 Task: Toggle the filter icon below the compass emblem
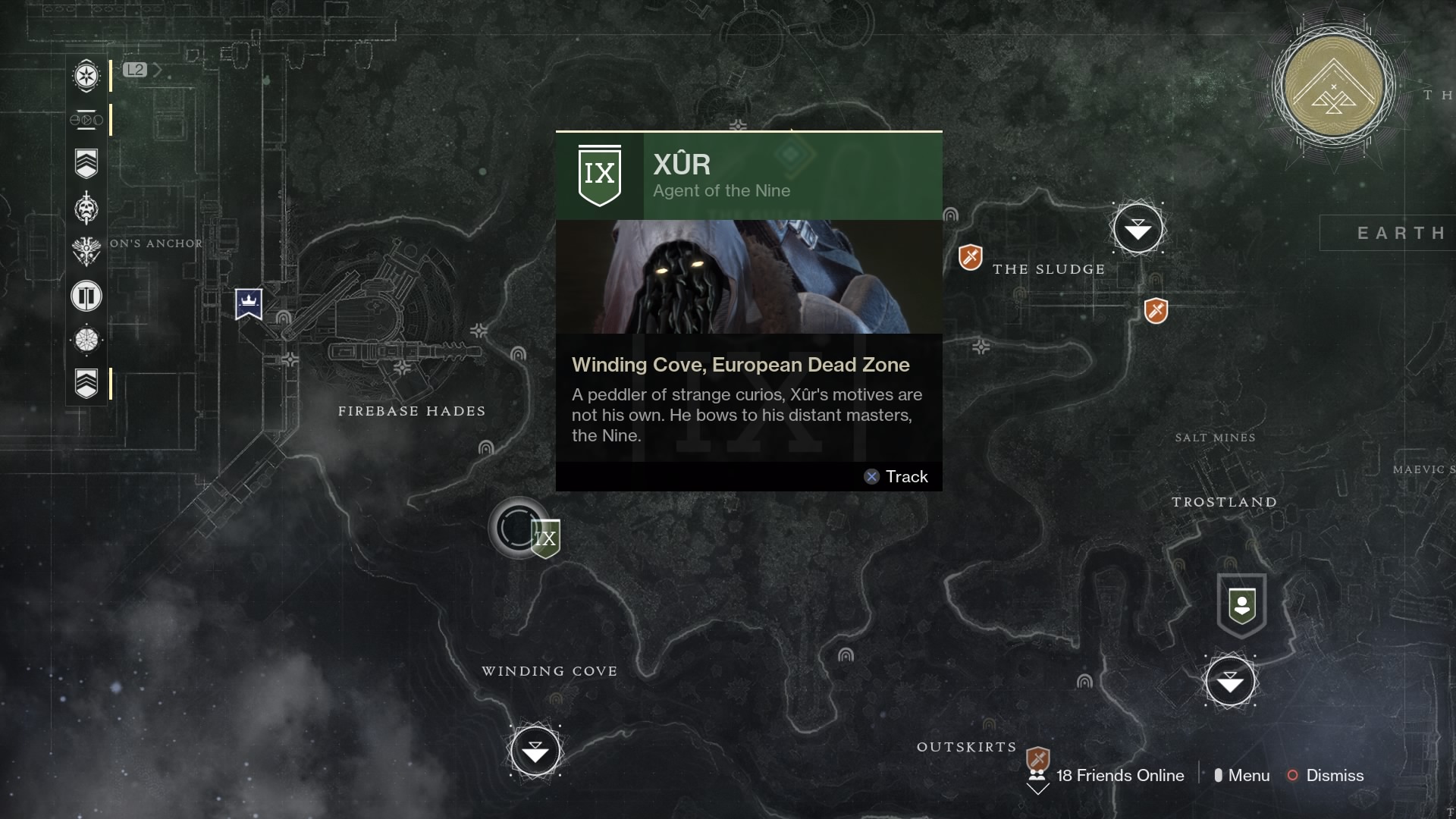coord(85,120)
